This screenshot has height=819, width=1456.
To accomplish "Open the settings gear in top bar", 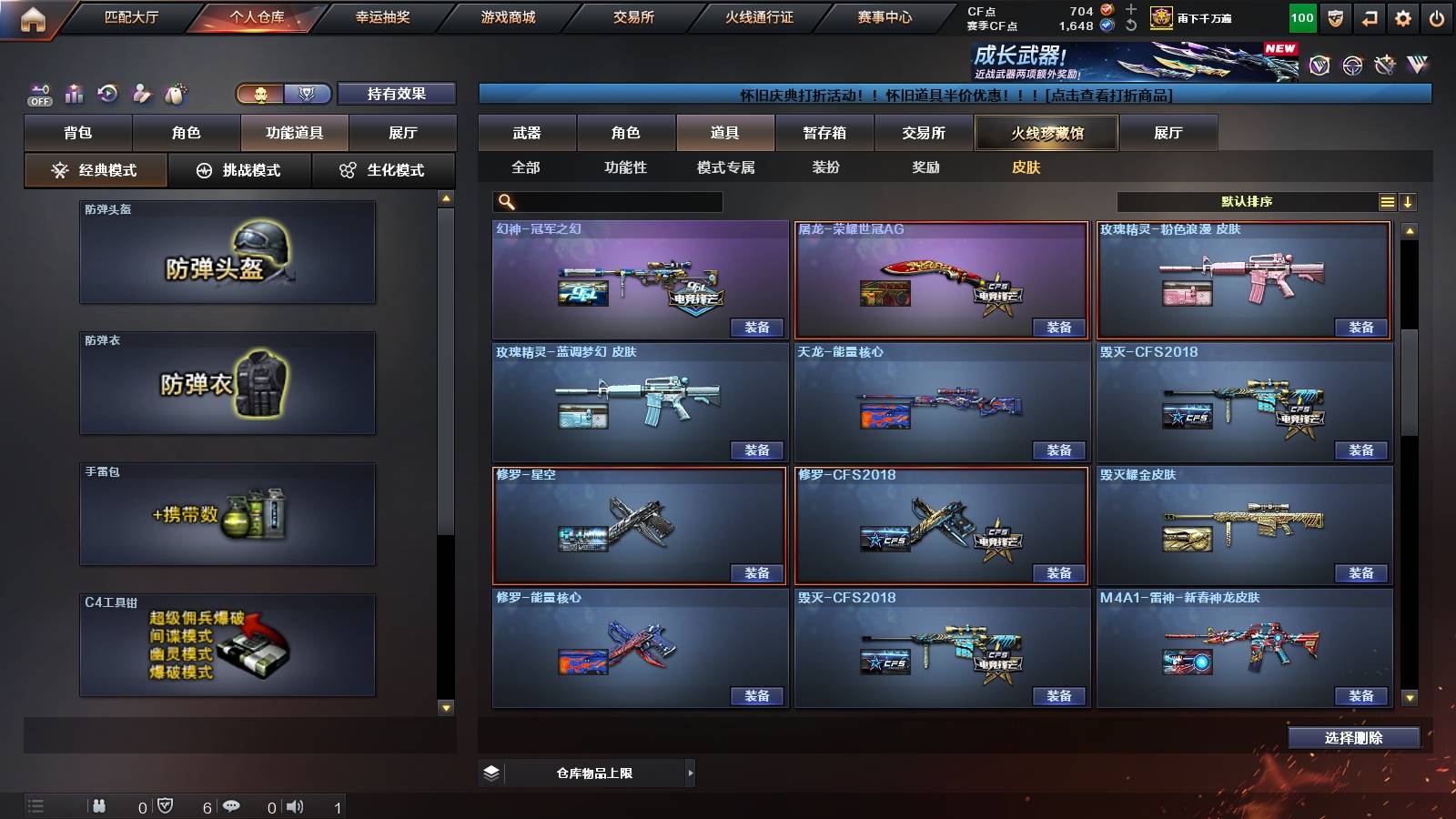I will (1402, 16).
